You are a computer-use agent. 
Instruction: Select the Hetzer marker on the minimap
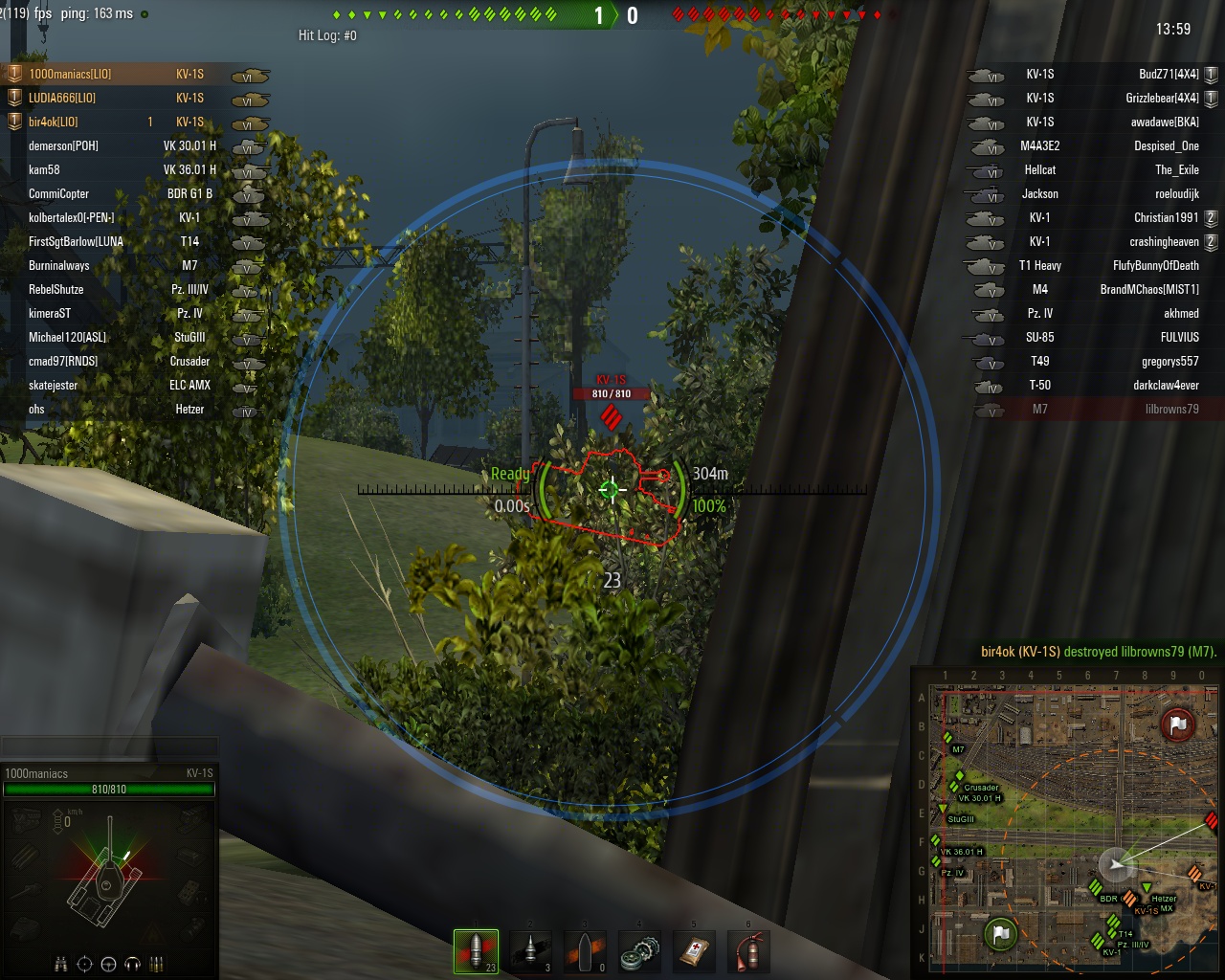pyautogui.click(x=1147, y=889)
